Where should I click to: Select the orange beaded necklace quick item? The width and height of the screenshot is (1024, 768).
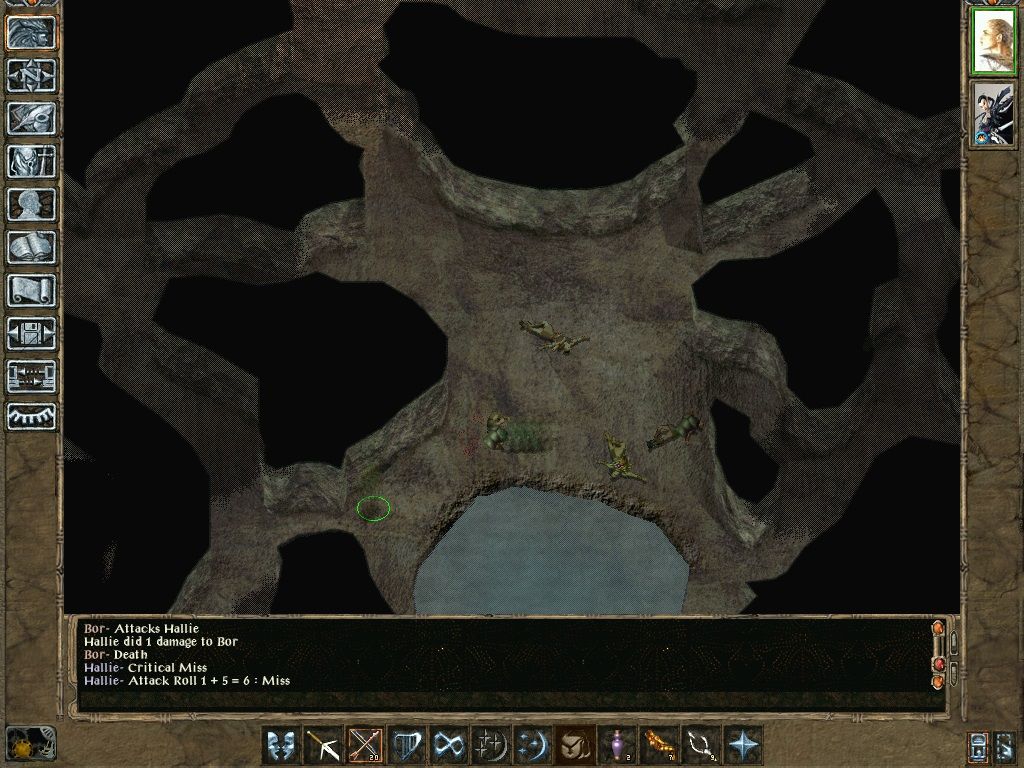[659, 745]
